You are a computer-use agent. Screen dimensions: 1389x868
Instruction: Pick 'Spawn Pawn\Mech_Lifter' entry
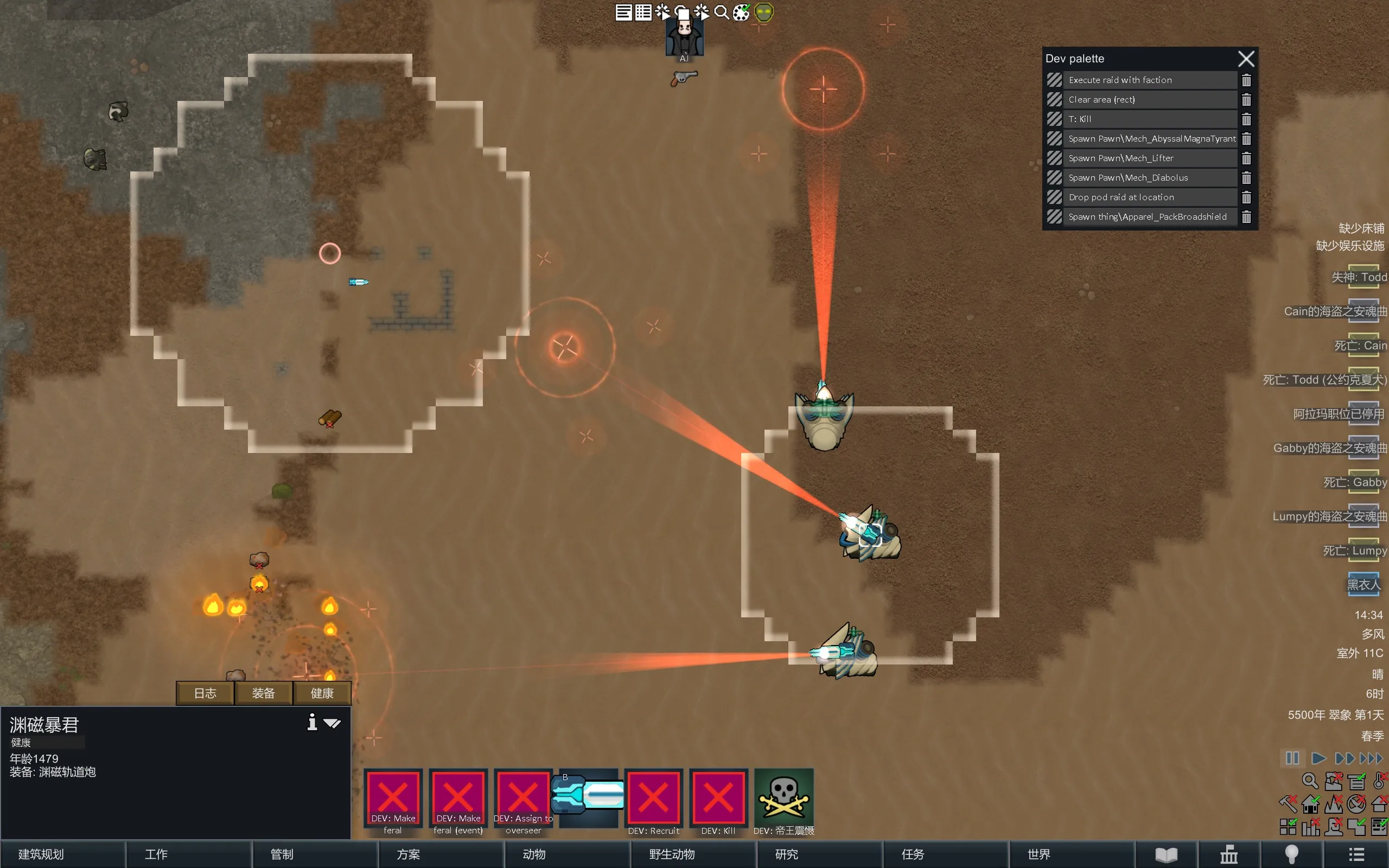click(x=1149, y=158)
